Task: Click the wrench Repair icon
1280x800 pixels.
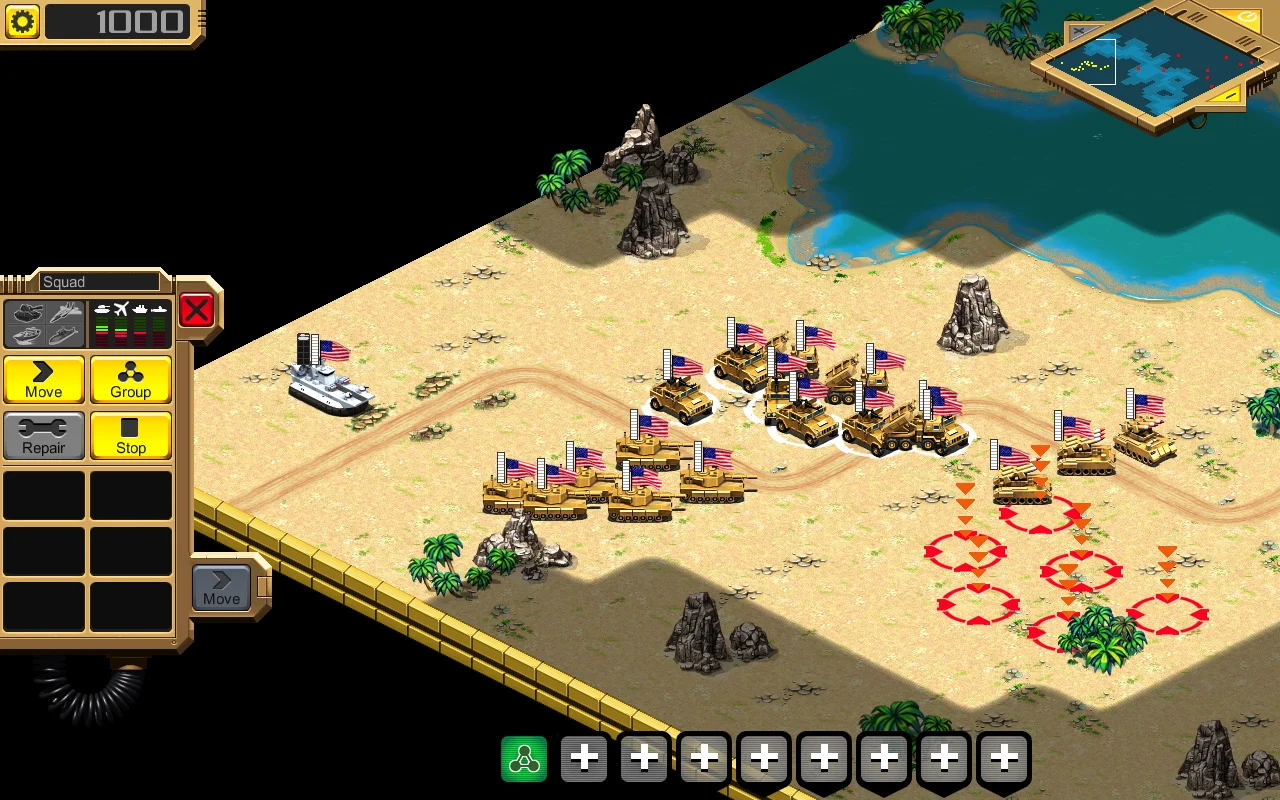Action: [x=43, y=436]
